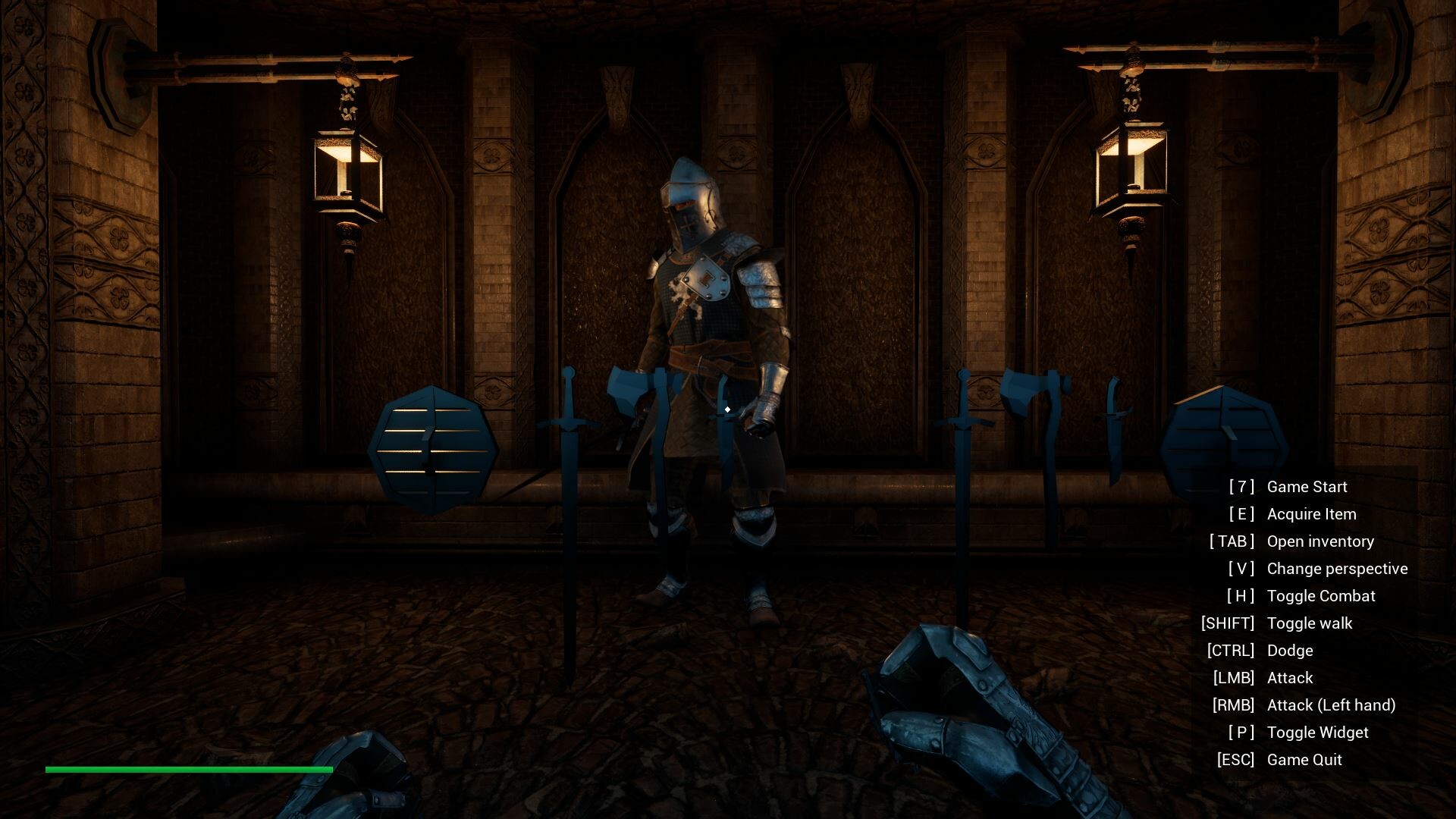Toggle Combat via the H keybind entry
1456x819 pixels.
[1321, 596]
